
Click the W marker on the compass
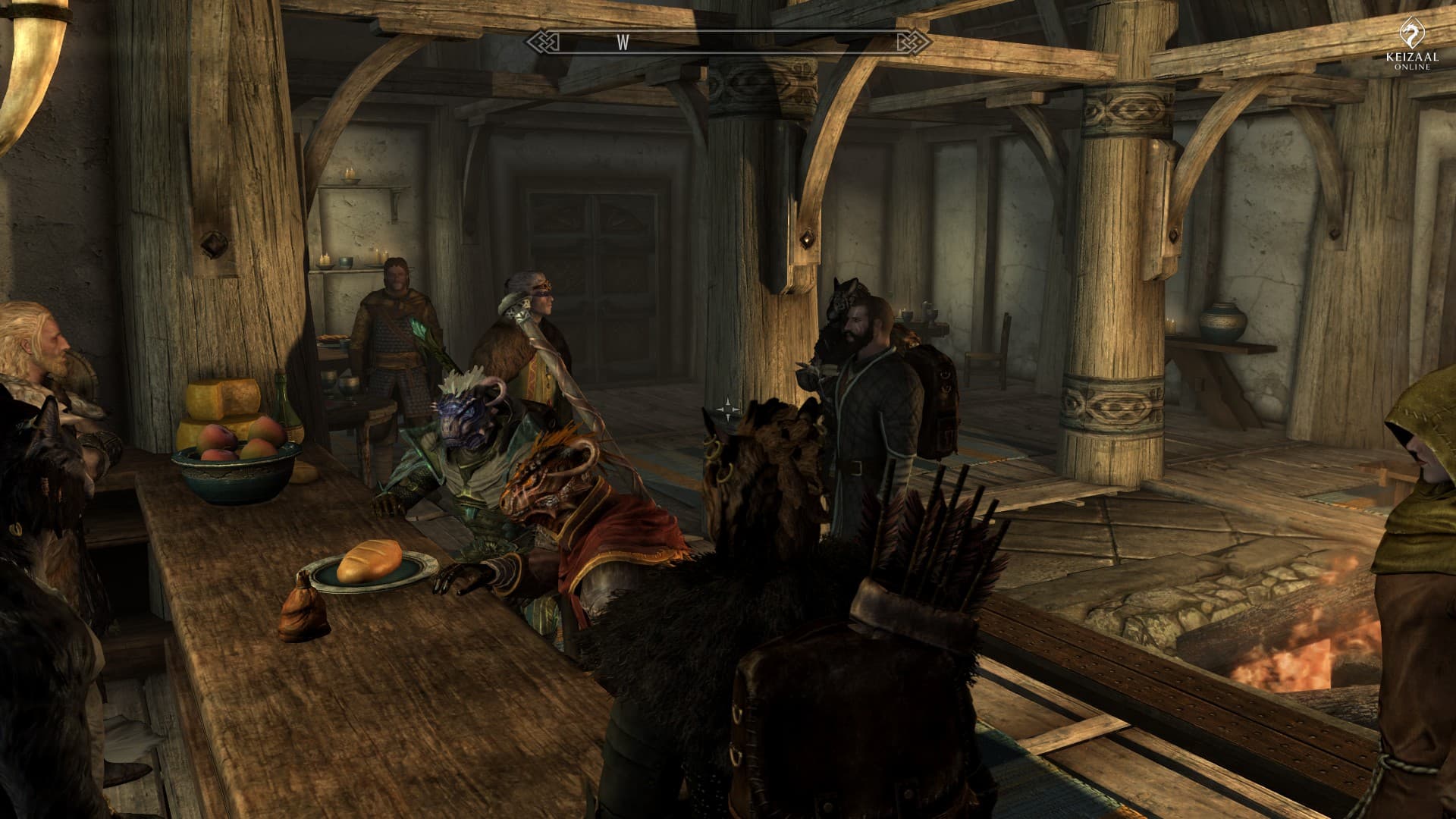(x=623, y=43)
